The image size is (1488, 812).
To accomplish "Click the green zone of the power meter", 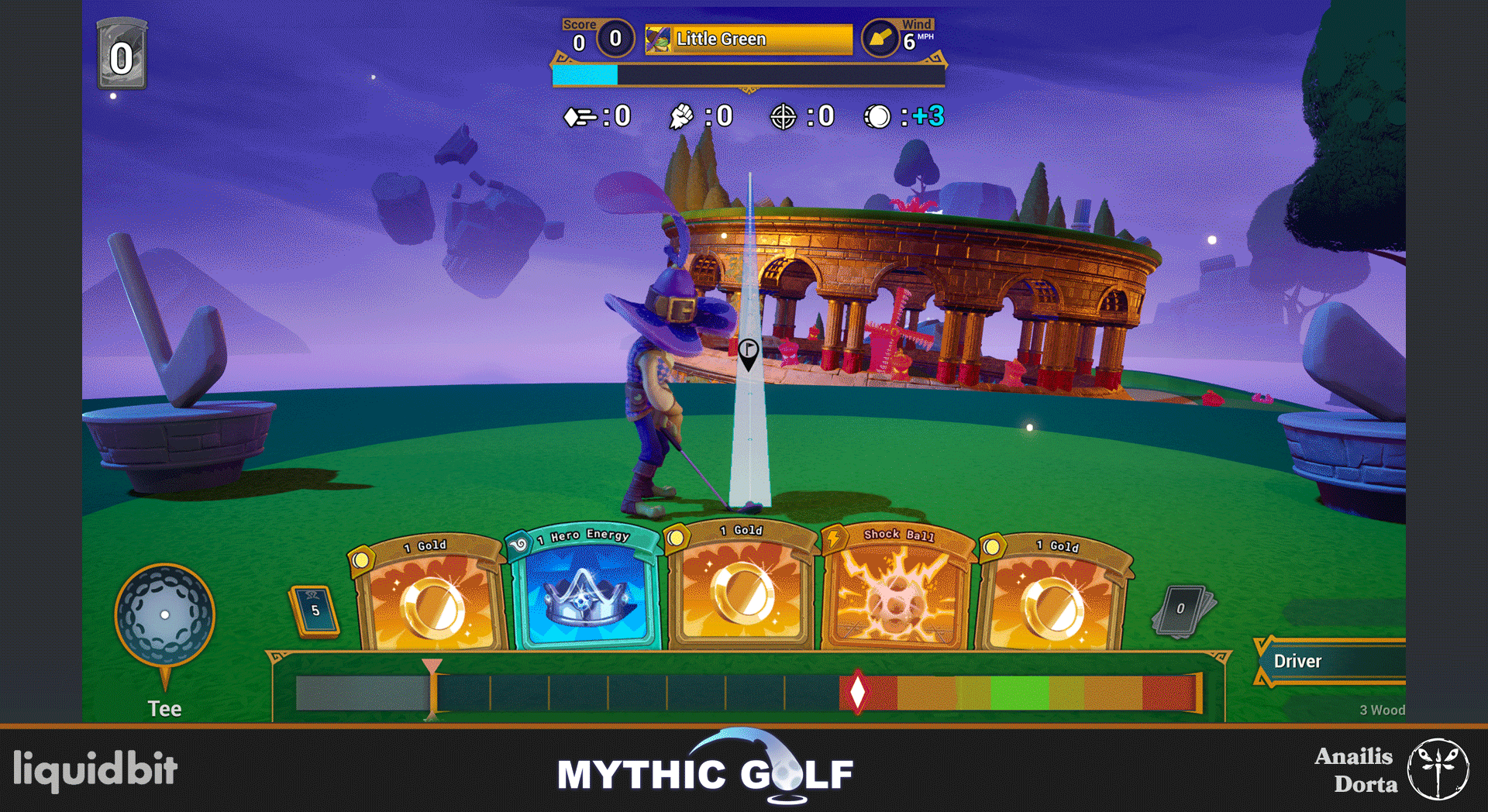I will [1019, 692].
